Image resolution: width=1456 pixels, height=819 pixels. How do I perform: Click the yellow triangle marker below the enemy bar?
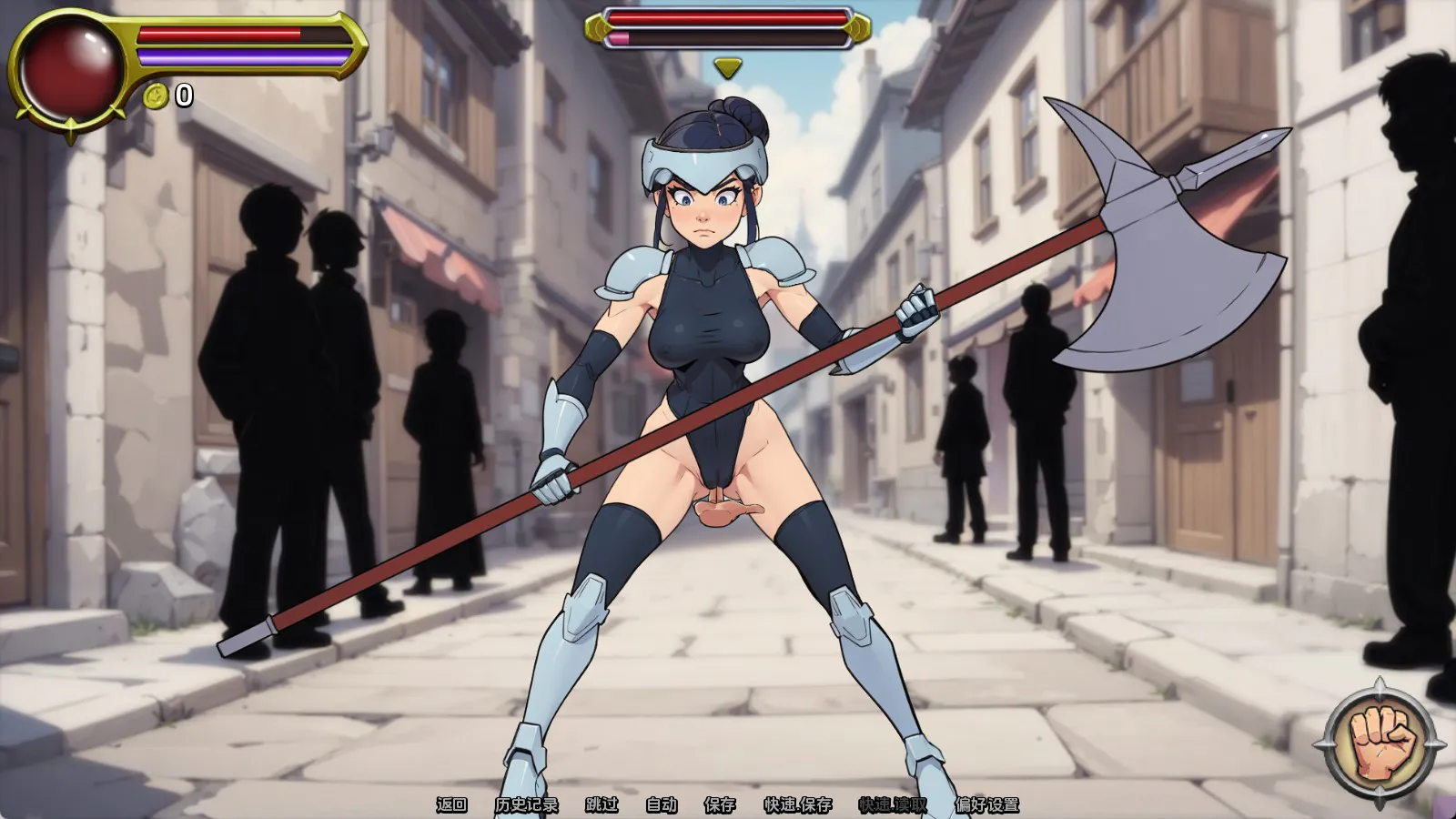(728, 66)
